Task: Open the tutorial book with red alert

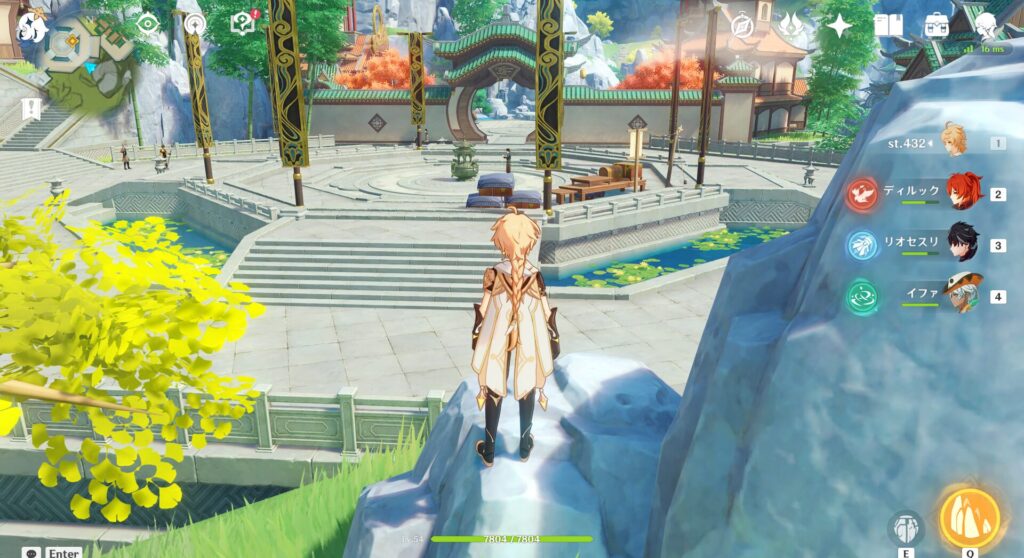Action: [244, 25]
